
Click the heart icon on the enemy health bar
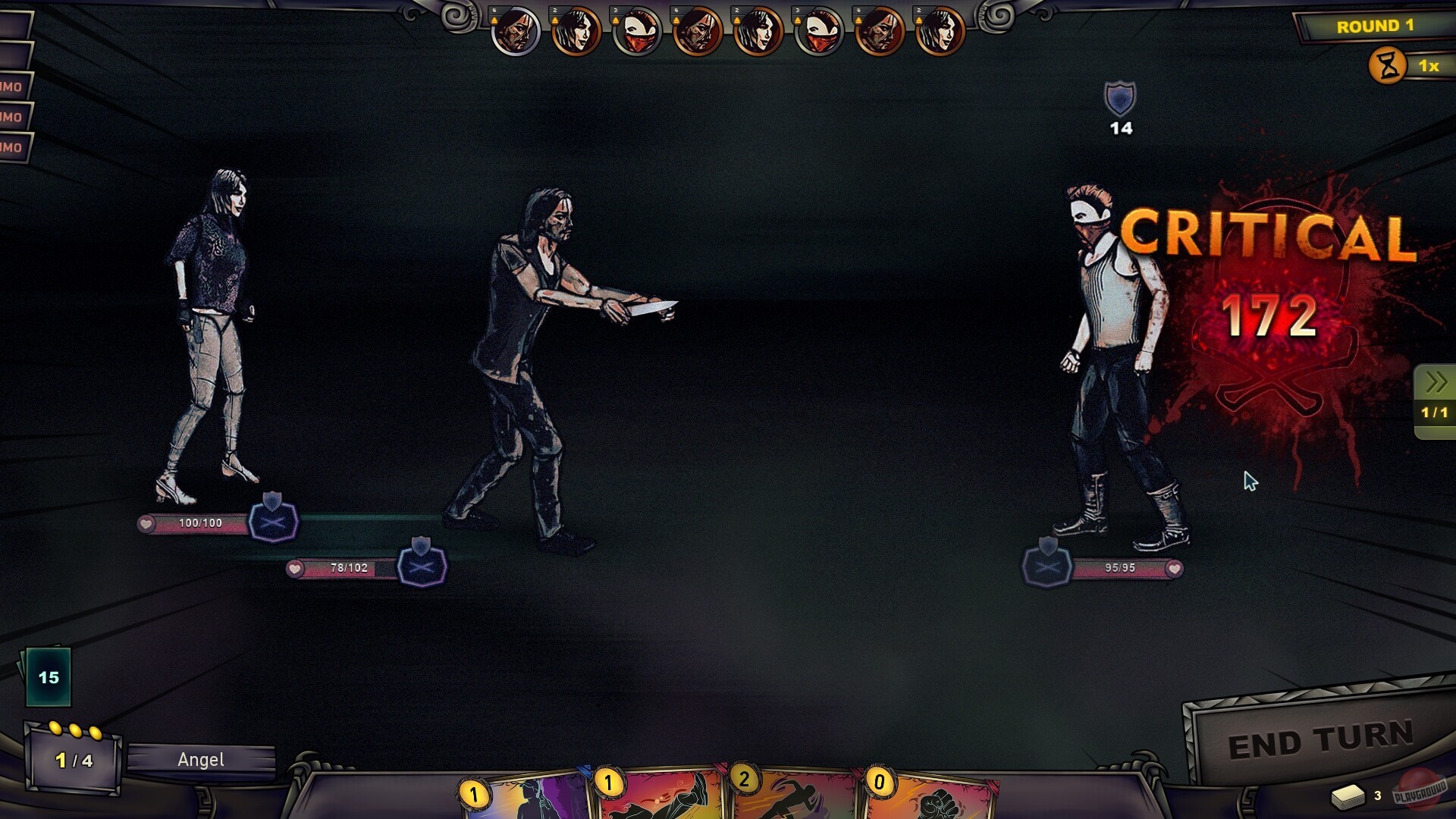pos(1175,570)
